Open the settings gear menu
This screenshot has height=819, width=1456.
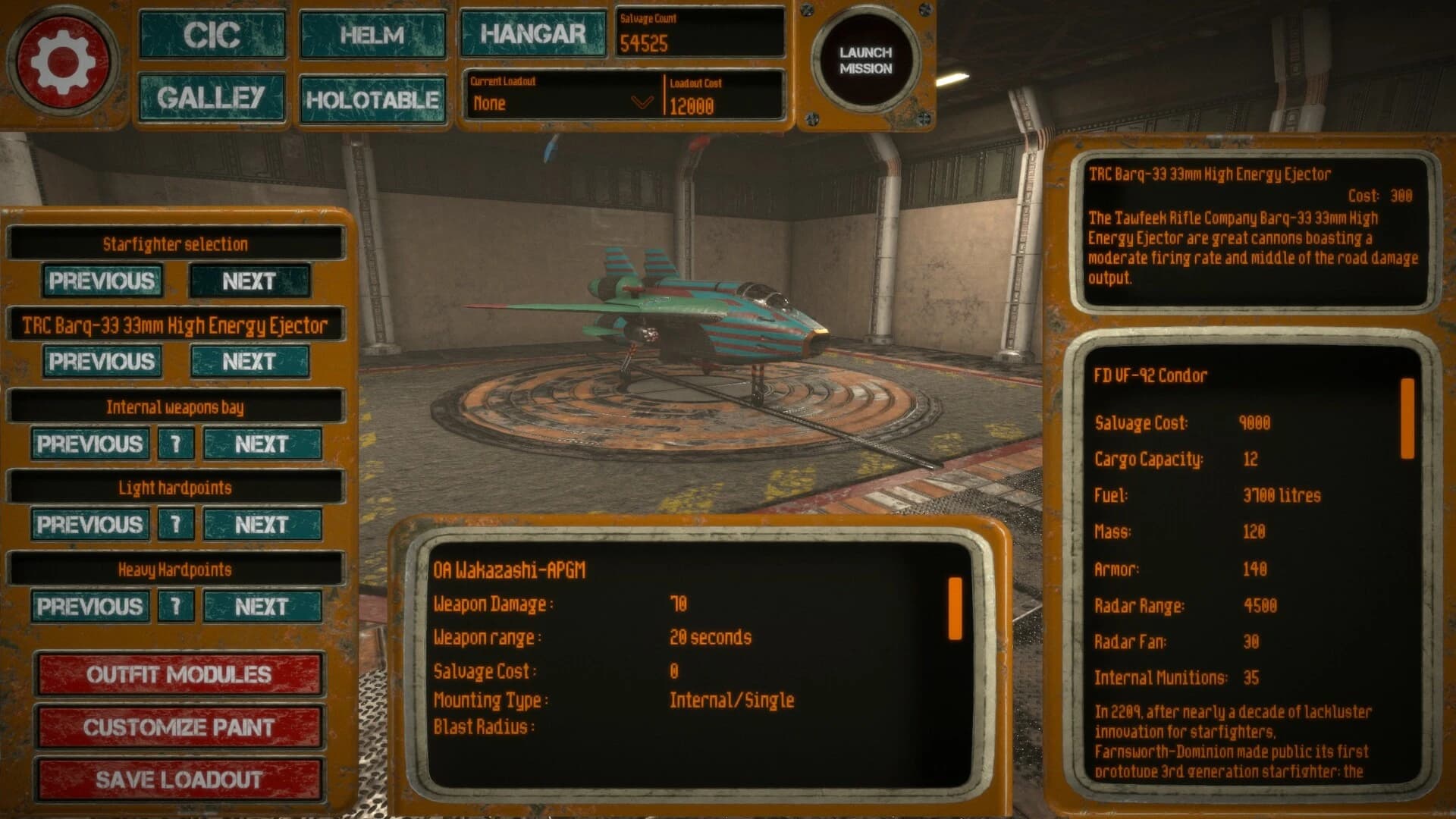(x=64, y=62)
